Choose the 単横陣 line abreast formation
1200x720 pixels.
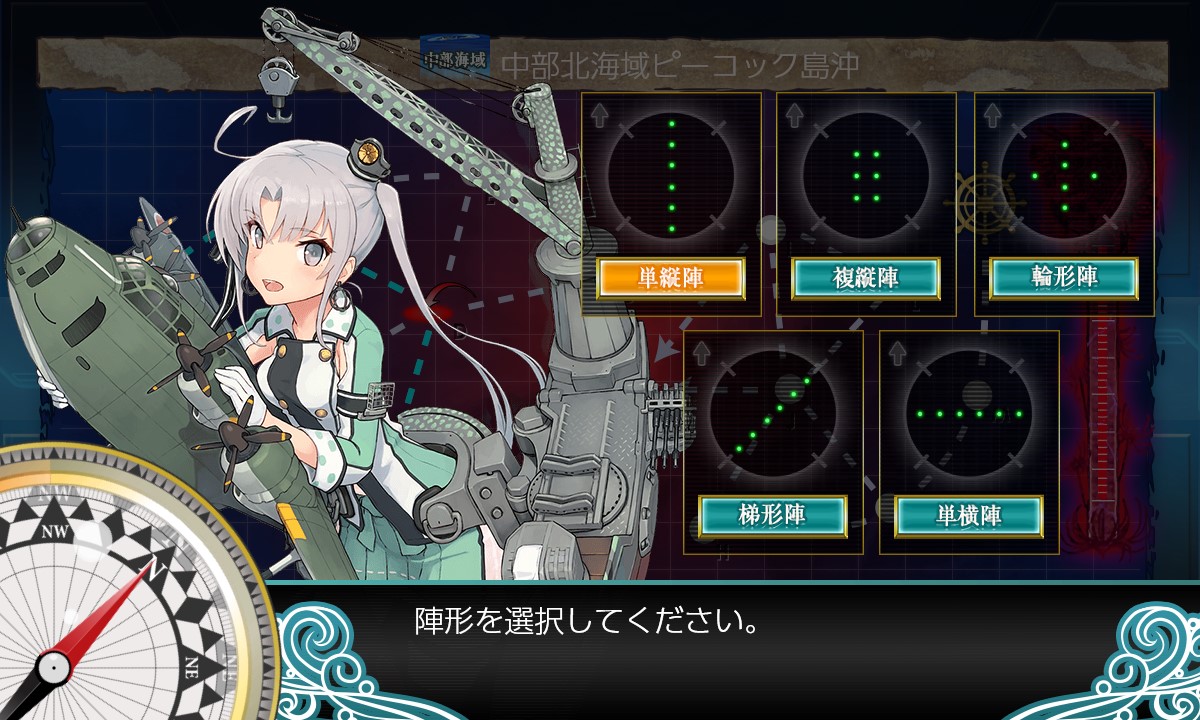[x=969, y=516]
